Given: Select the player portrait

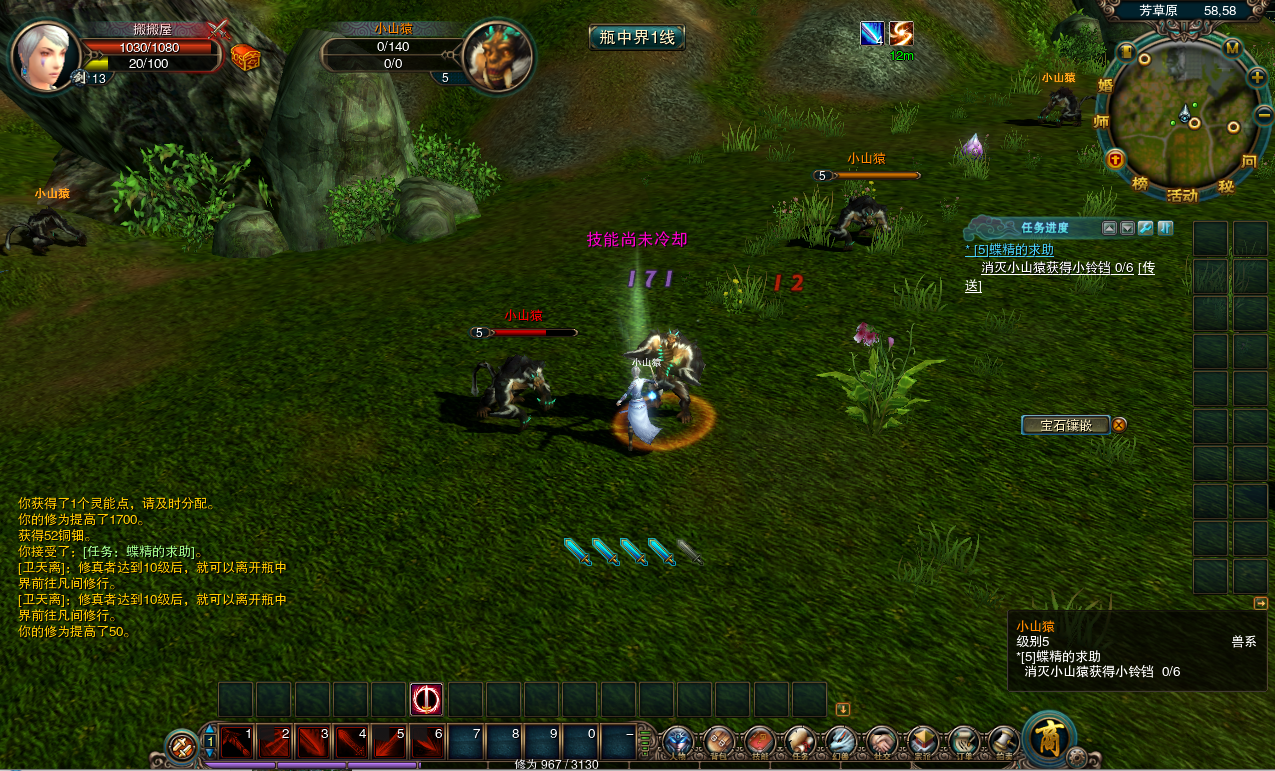Looking at the screenshot, I should click(x=46, y=56).
